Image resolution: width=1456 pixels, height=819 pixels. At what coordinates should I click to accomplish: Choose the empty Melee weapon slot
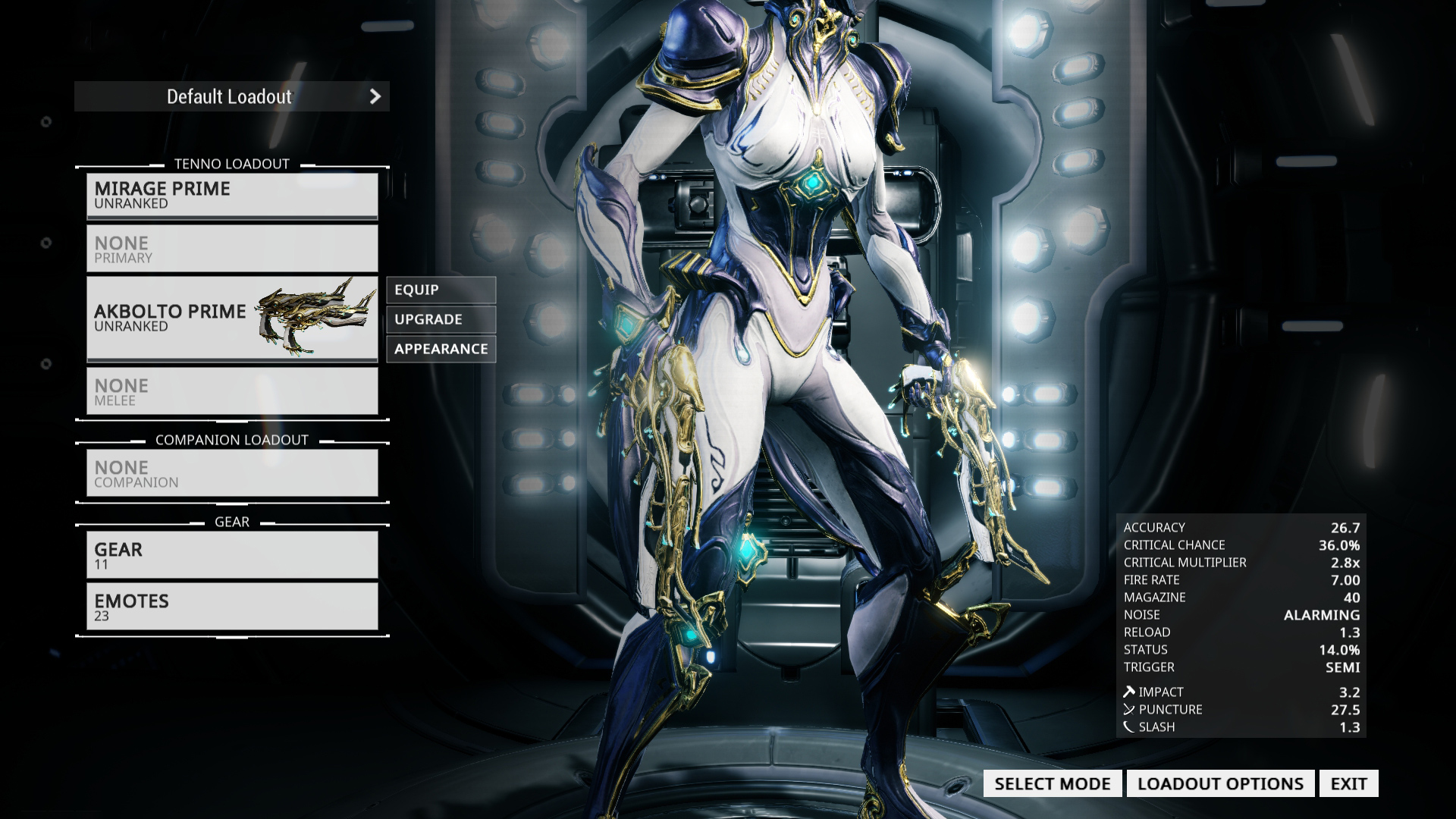pos(231,391)
